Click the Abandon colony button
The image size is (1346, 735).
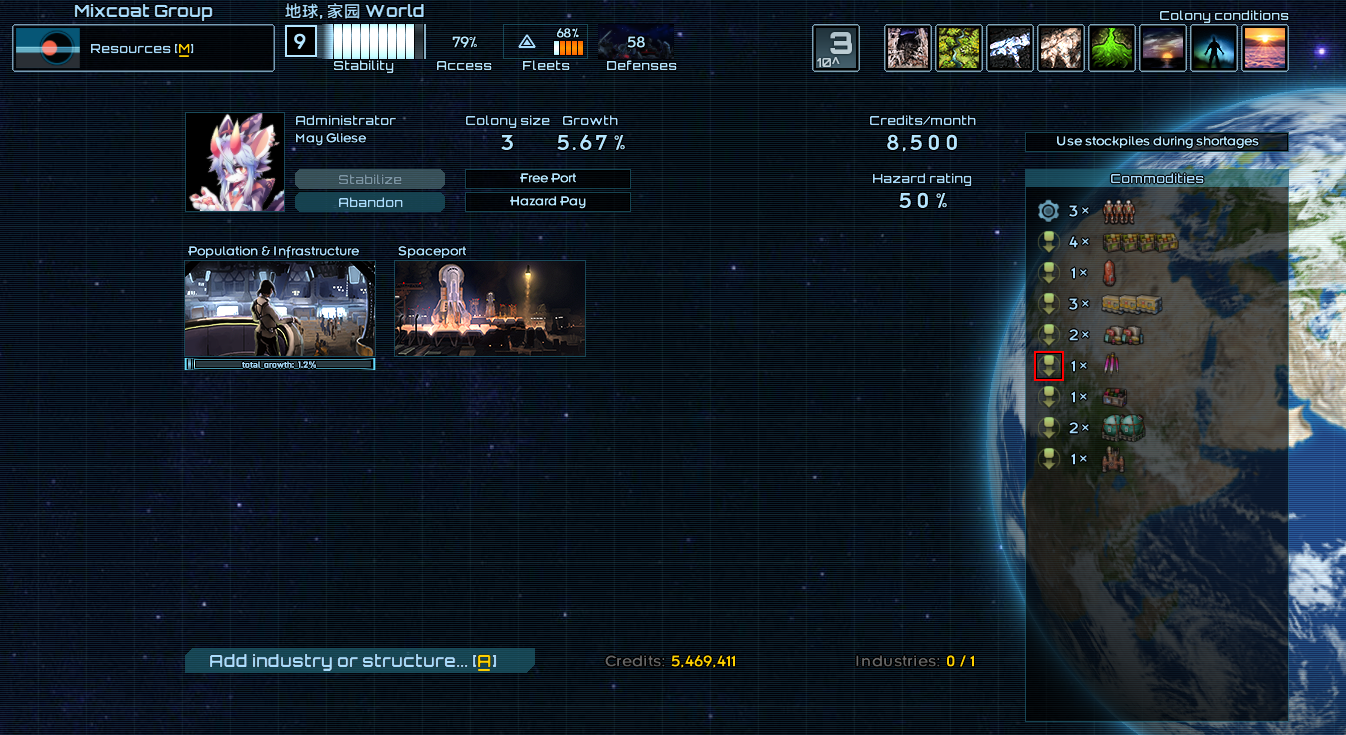coord(370,202)
